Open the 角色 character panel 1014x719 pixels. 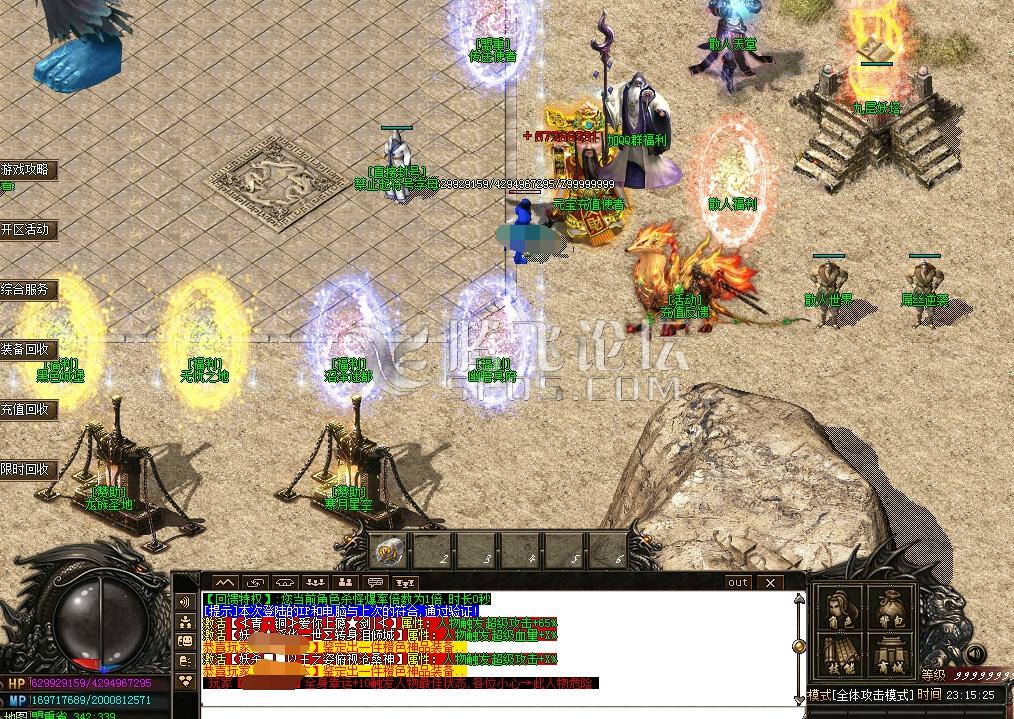(x=840, y=607)
